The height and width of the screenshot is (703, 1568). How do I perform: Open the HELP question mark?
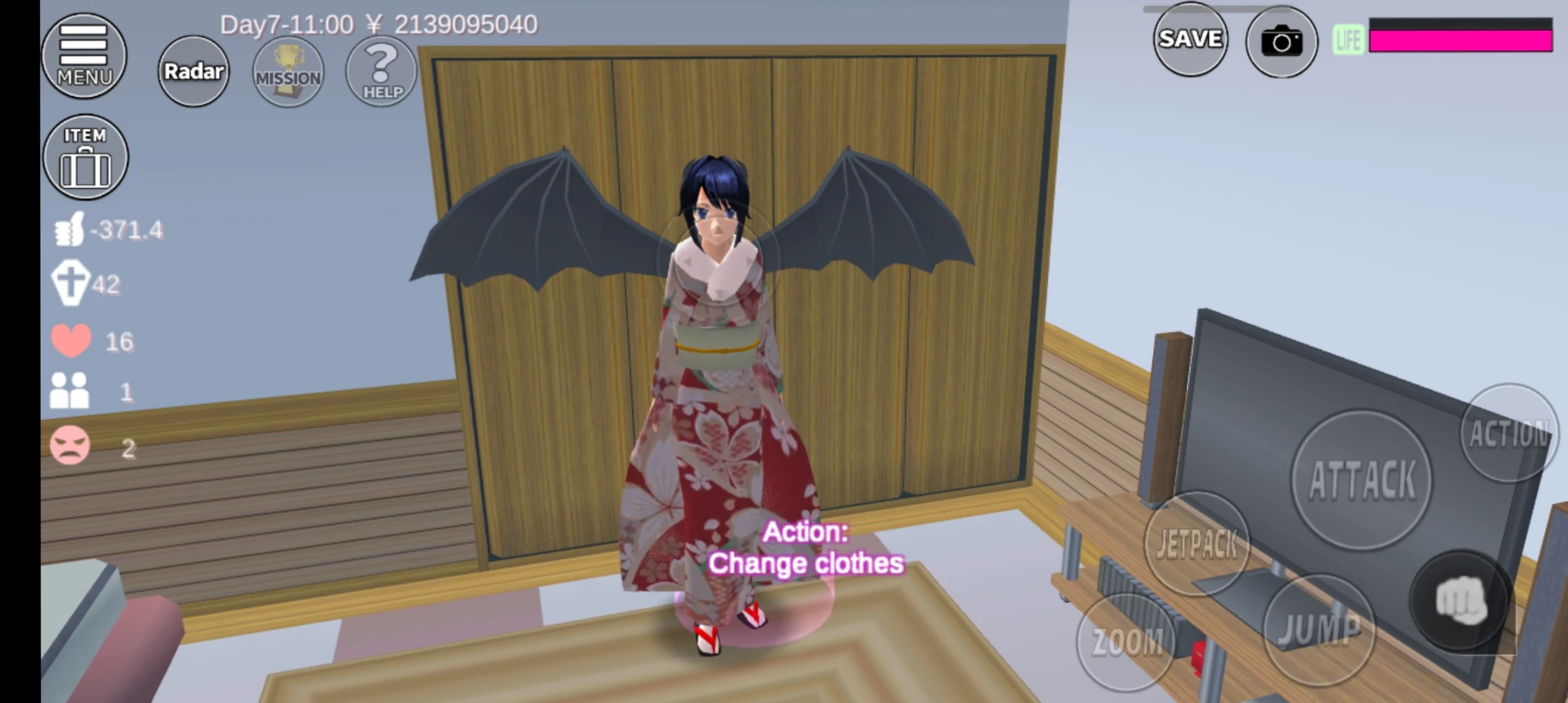coord(381,71)
